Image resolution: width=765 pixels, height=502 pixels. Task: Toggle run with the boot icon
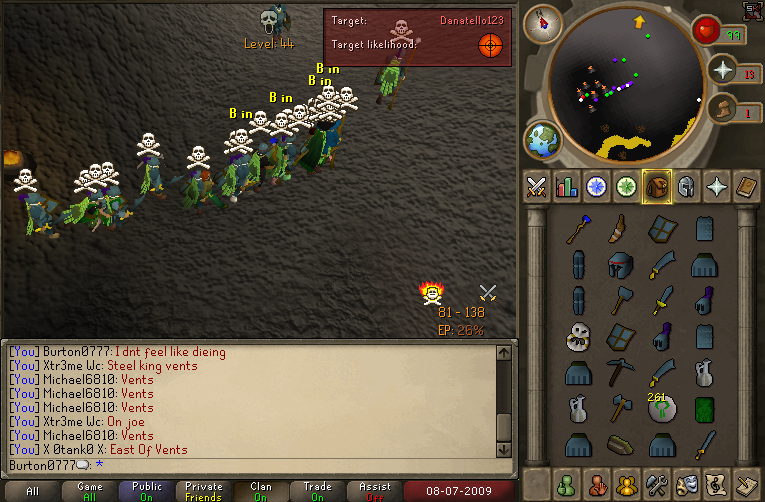(722, 108)
